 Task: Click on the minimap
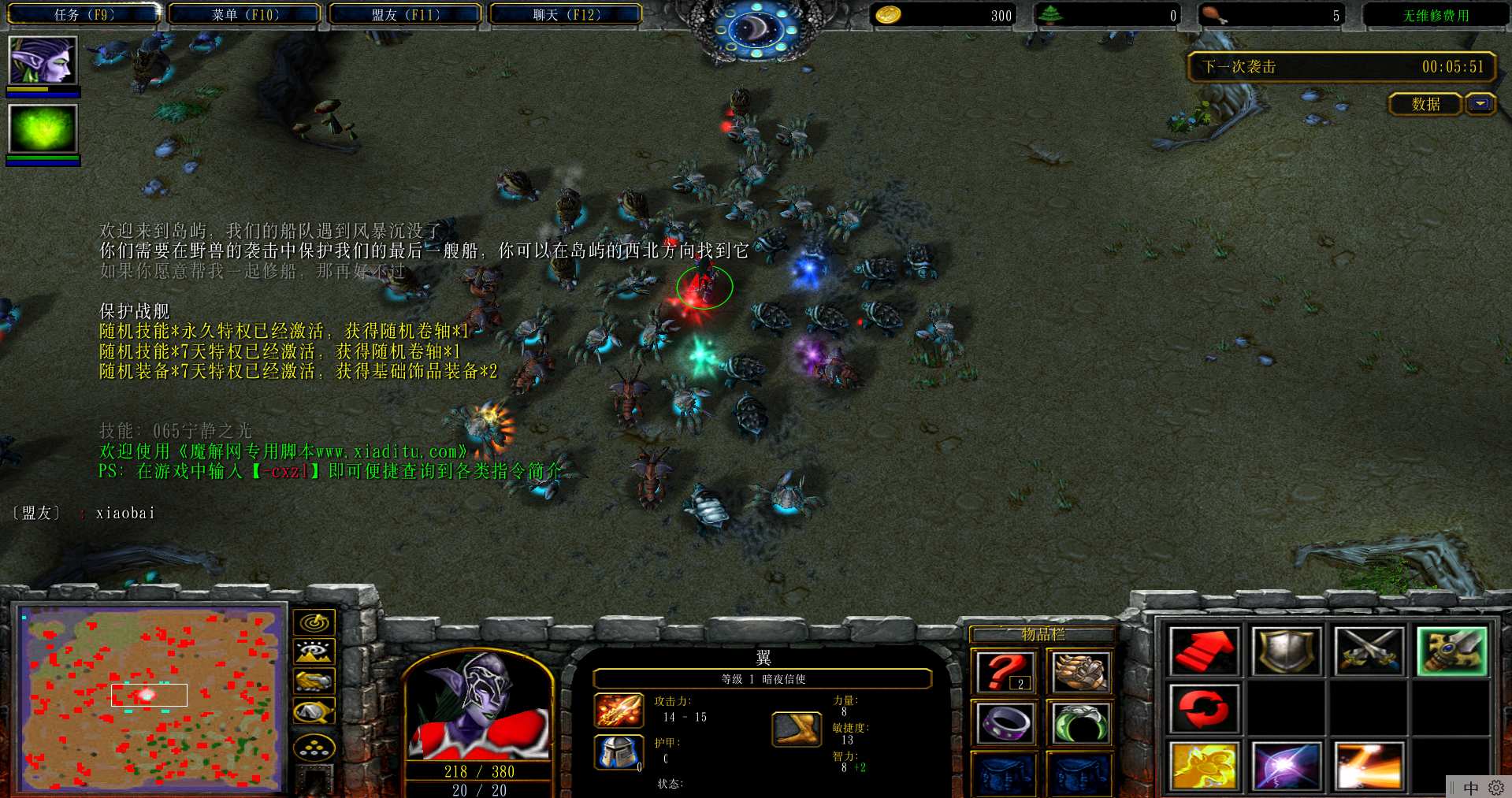tap(150, 699)
